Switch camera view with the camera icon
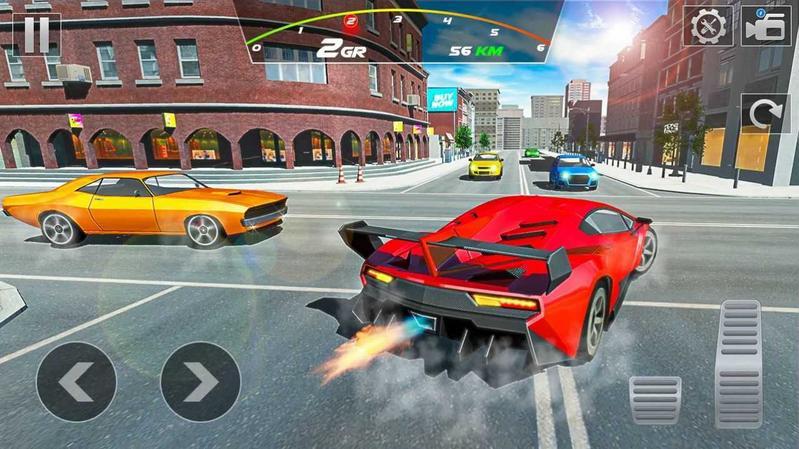Image resolution: width=799 pixels, height=449 pixels. click(765, 26)
